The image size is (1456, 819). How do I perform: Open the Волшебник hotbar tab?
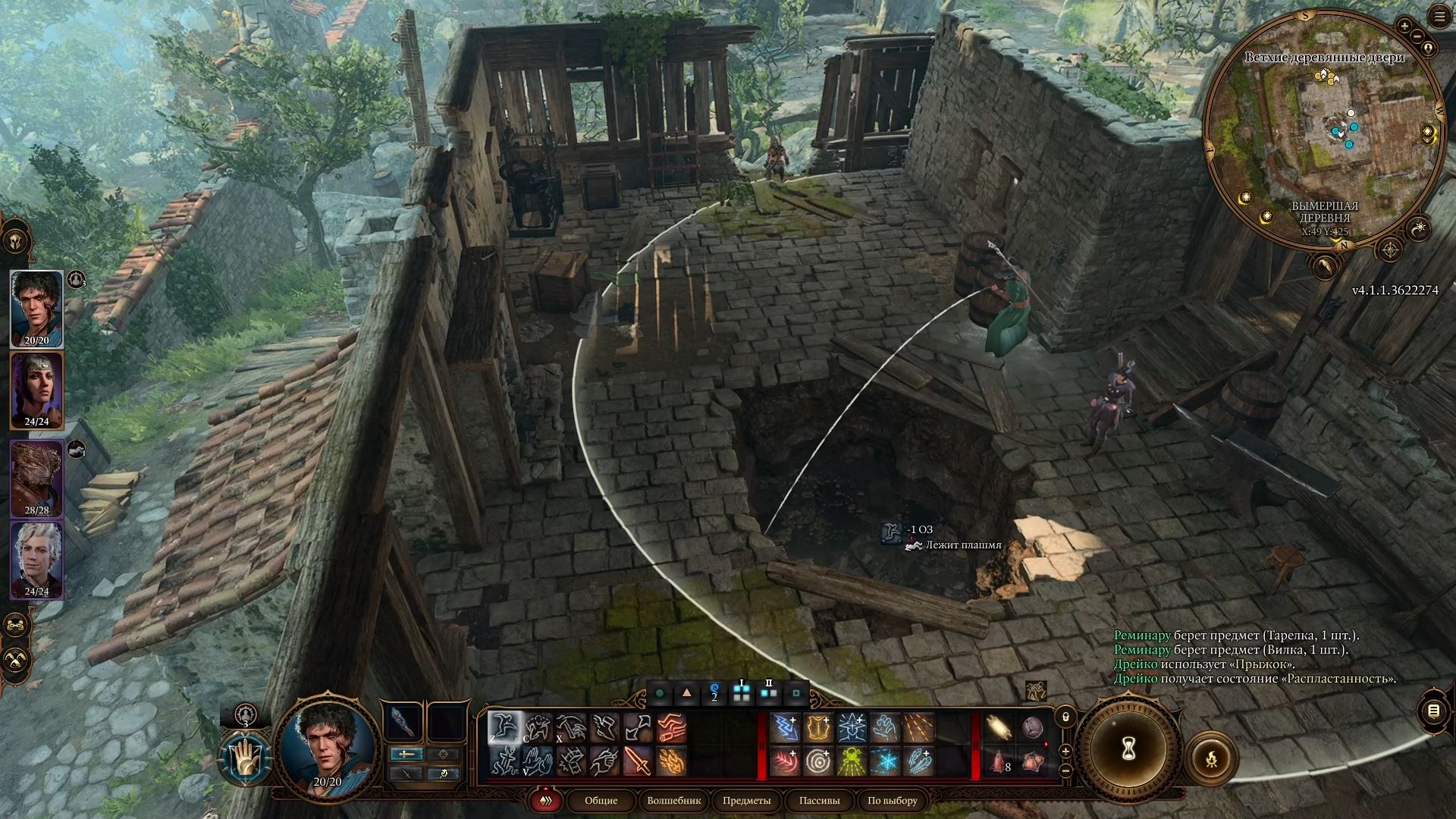click(x=674, y=800)
